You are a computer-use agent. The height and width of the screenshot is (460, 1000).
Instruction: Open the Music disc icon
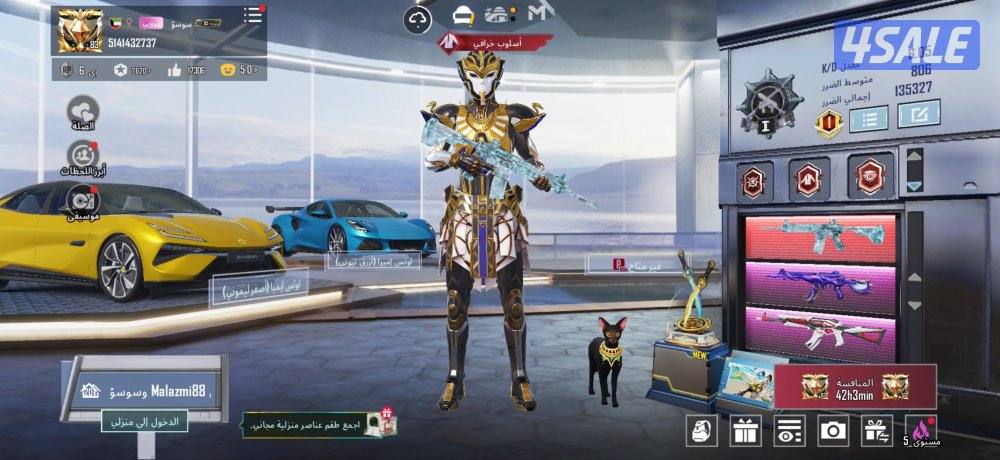83,200
